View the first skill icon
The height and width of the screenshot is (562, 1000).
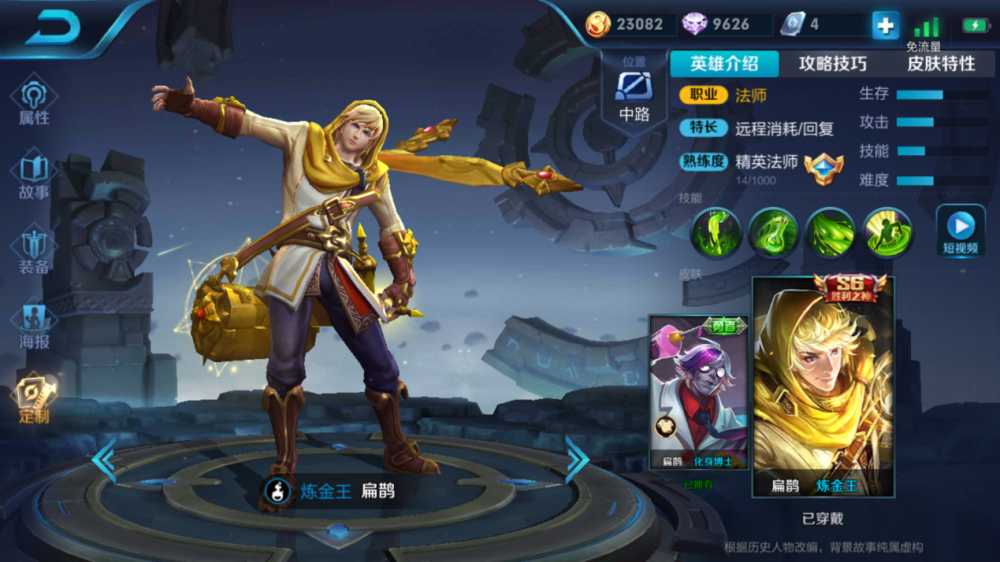click(x=717, y=232)
